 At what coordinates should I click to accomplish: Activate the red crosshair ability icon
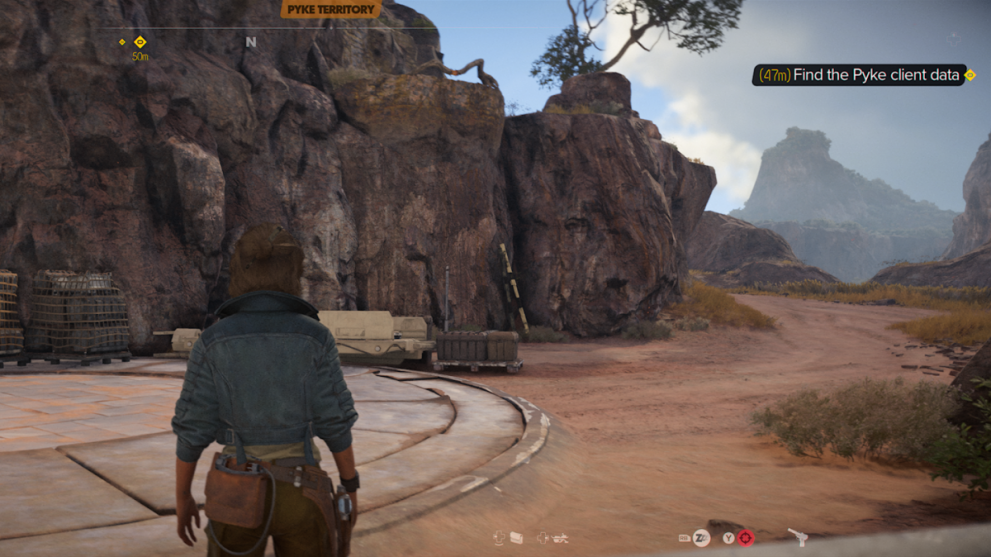745,538
